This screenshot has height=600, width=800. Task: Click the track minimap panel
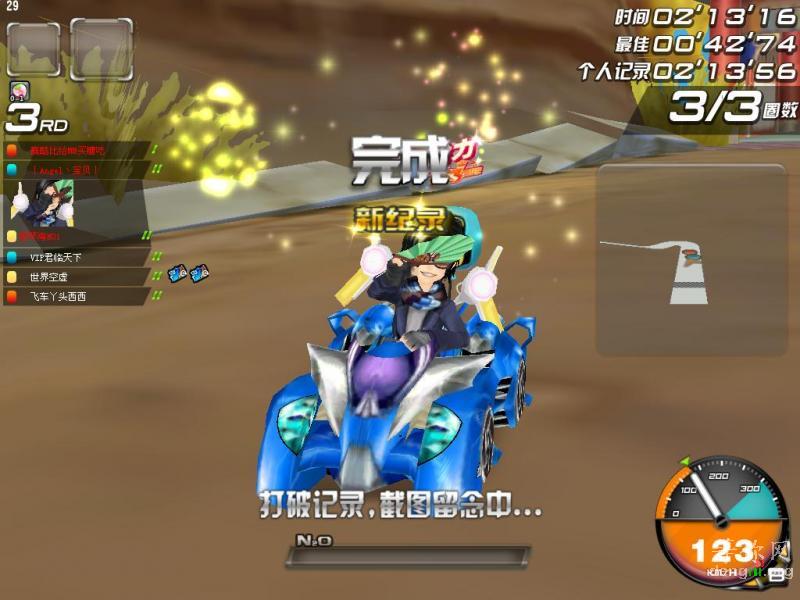[690, 260]
